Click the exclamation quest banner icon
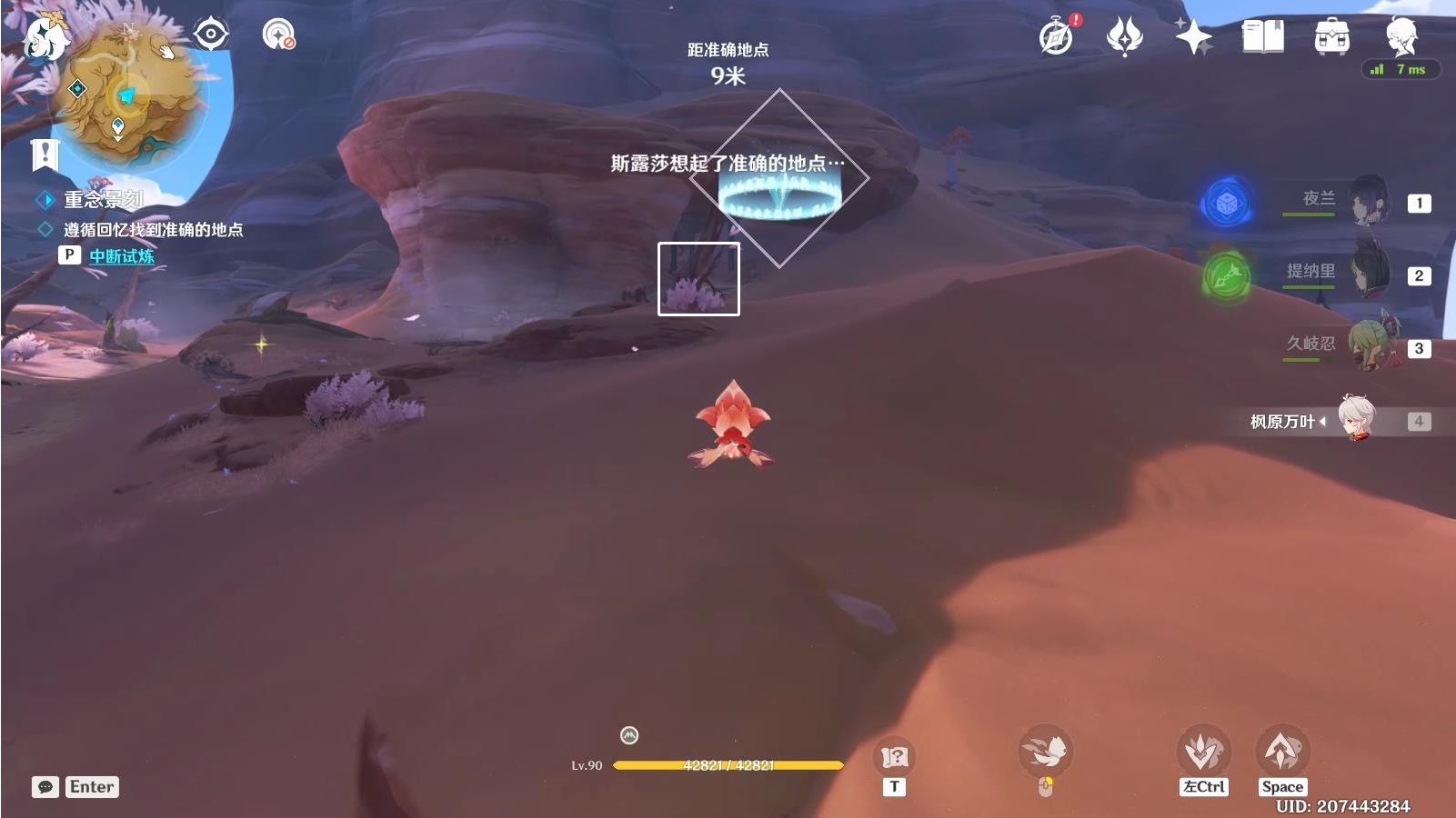The width and height of the screenshot is (1456, 818). click(45, 155)
